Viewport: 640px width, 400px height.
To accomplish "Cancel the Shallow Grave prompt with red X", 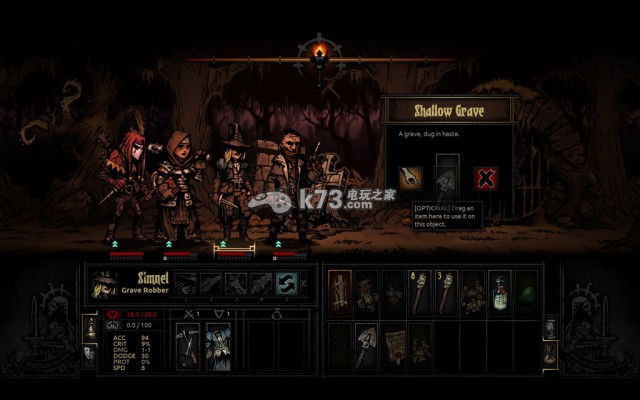I will pyautogui.click(x=486, y=178).
